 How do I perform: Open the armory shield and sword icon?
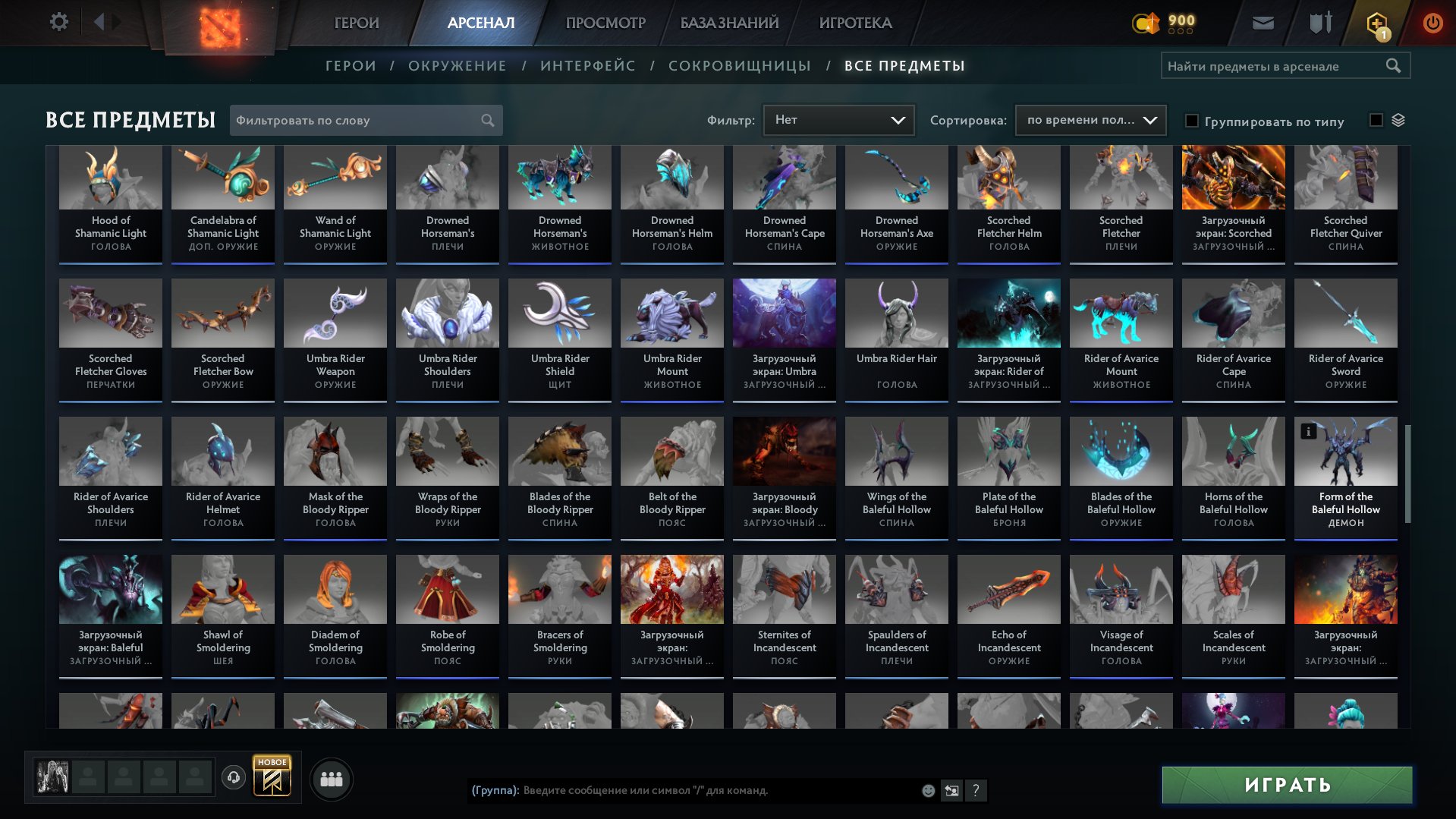[1319, 22]
